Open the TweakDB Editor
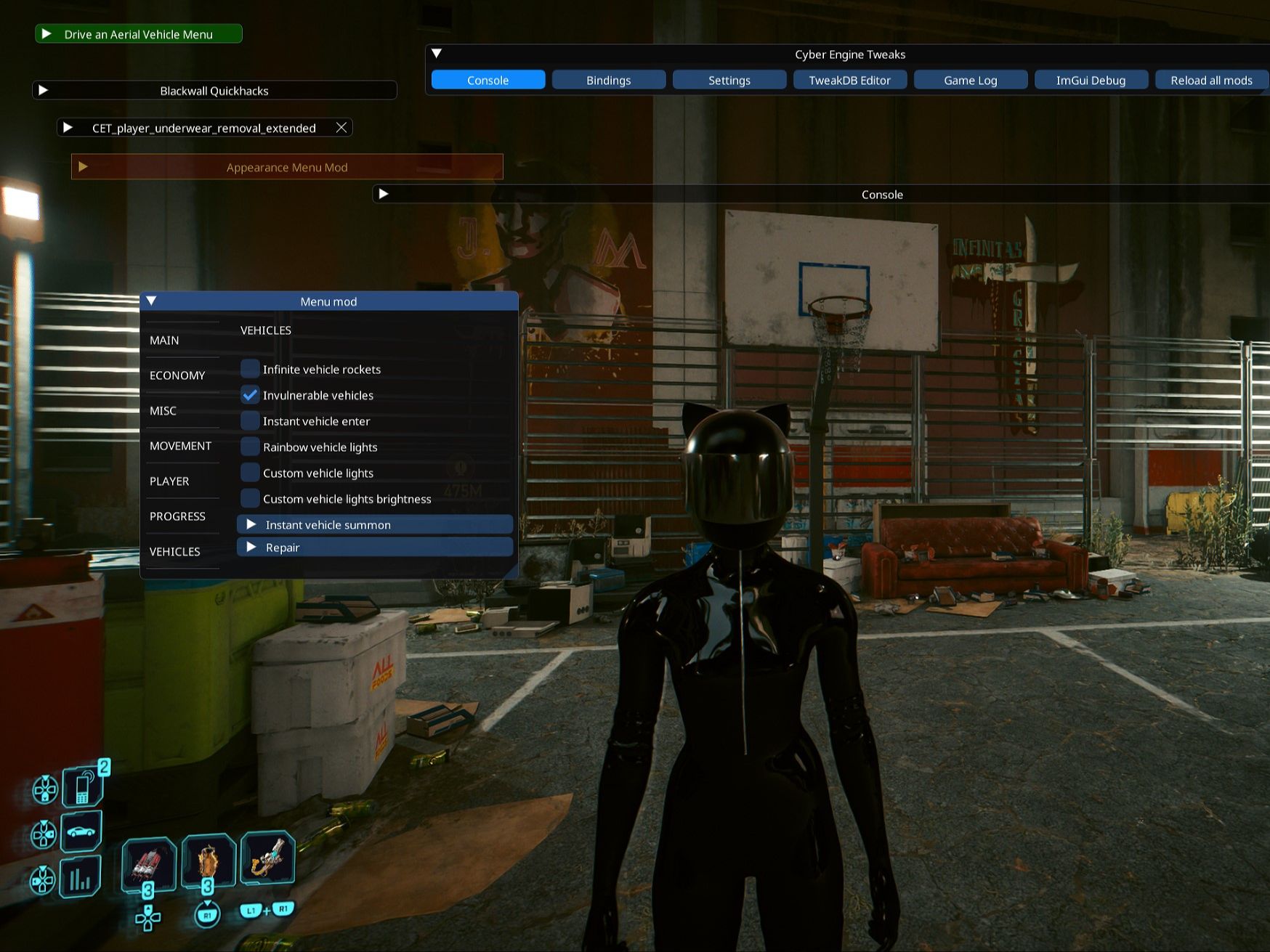Viewport: 1270px width, 952px height. coord(849,80)
